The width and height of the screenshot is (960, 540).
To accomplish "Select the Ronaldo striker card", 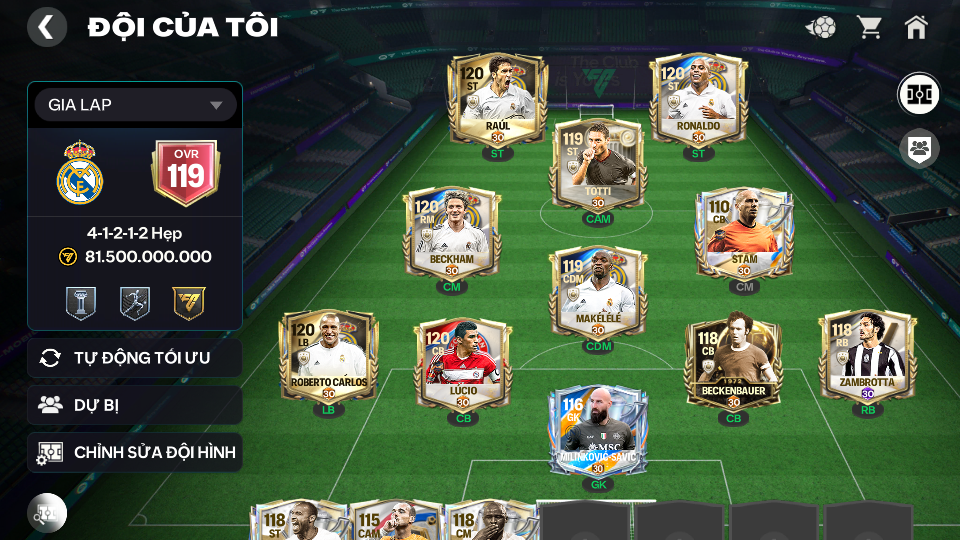I will point(698,100).
